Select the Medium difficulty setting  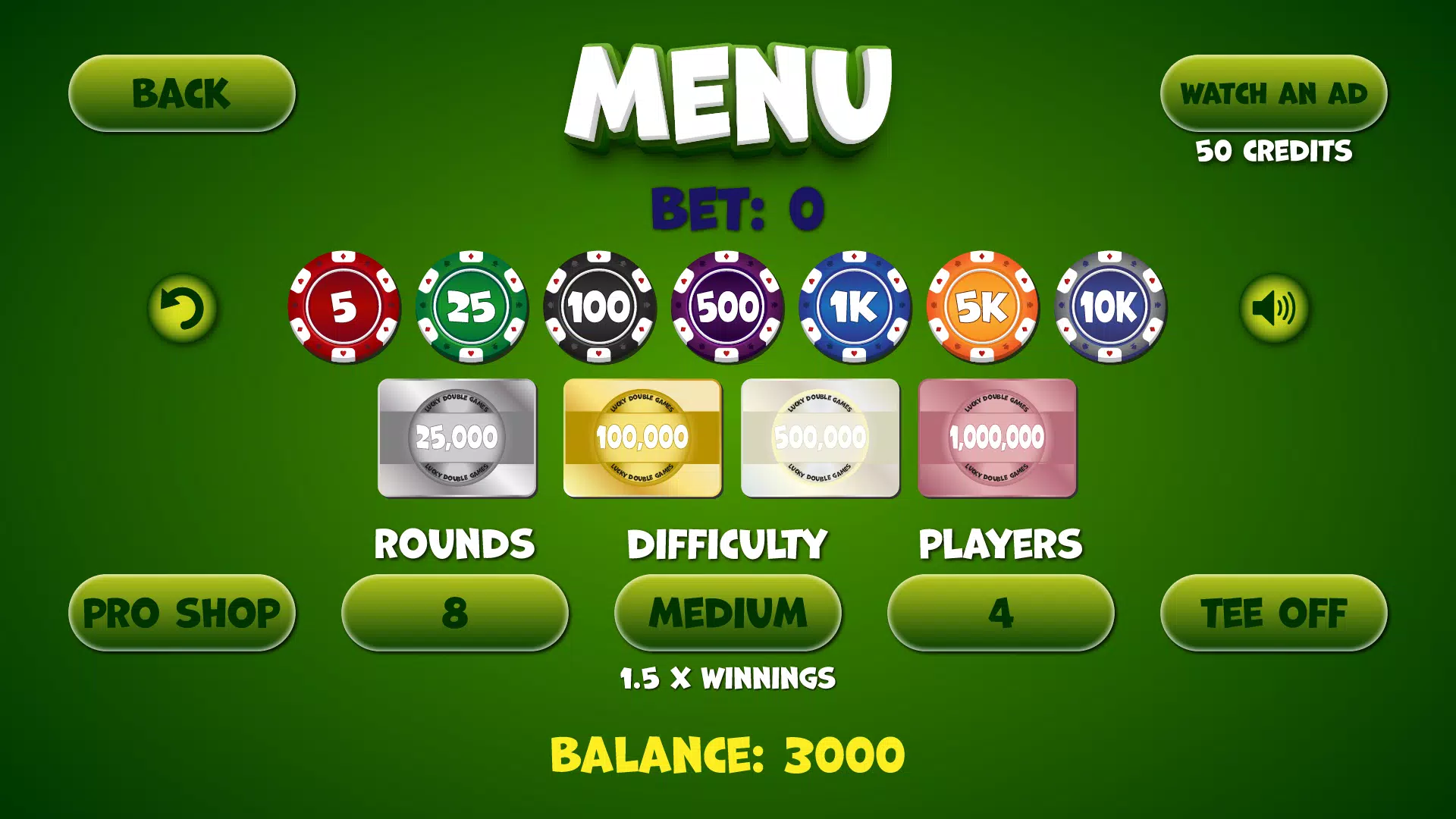tap(728, 611)
